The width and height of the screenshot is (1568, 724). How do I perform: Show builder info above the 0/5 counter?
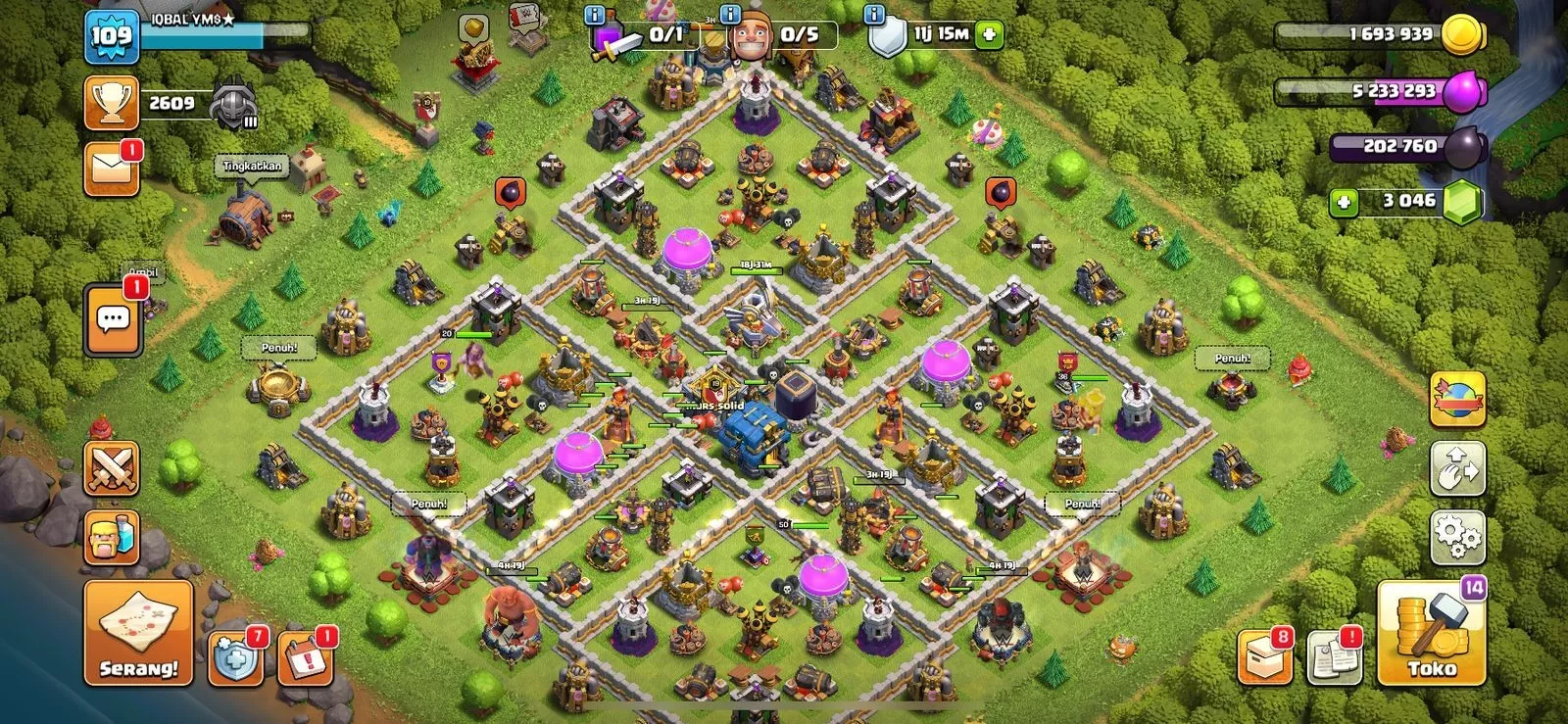pyautogui.click(x=729, y=15)
